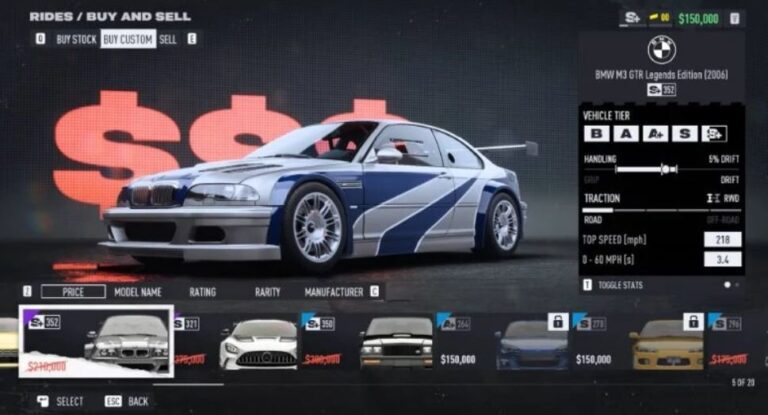Screen dimensions: 768x415
Task: Choose vehicle tier A+
Action: [656, 133]
